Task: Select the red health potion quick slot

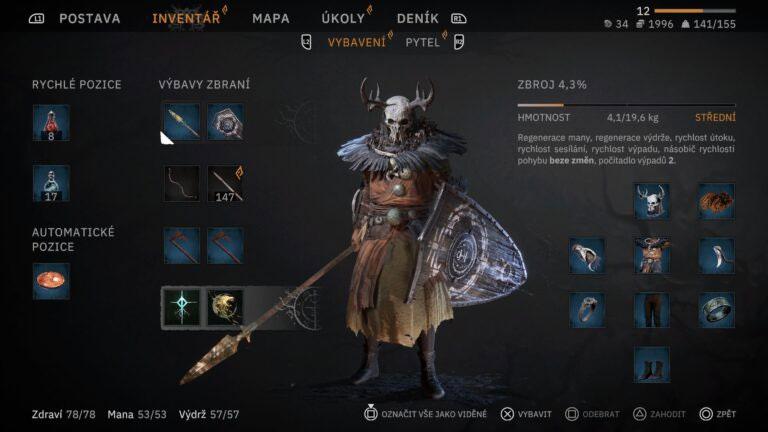Action: pos(51,123)
